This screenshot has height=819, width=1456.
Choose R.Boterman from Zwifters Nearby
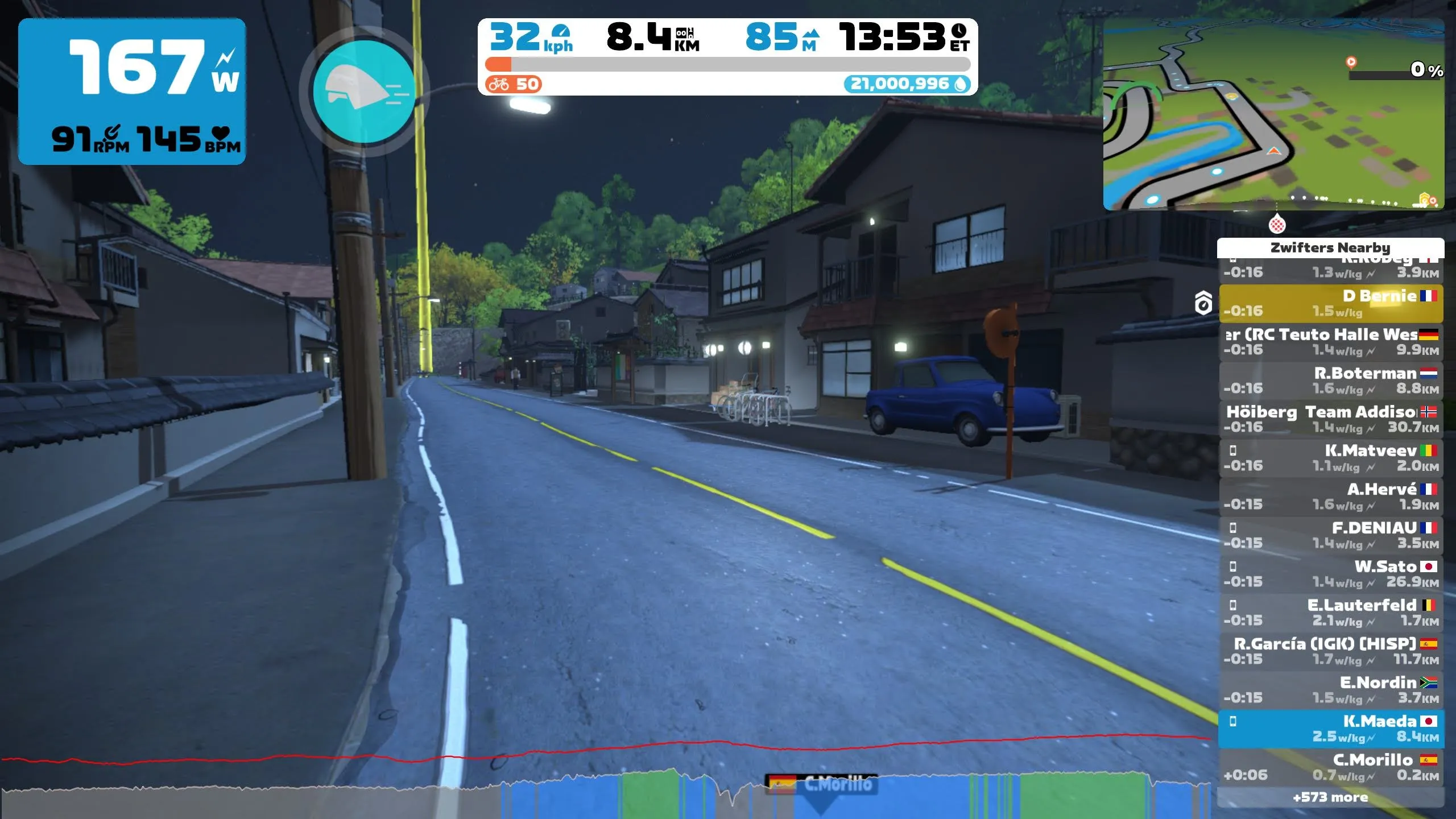pos(1330,381)
